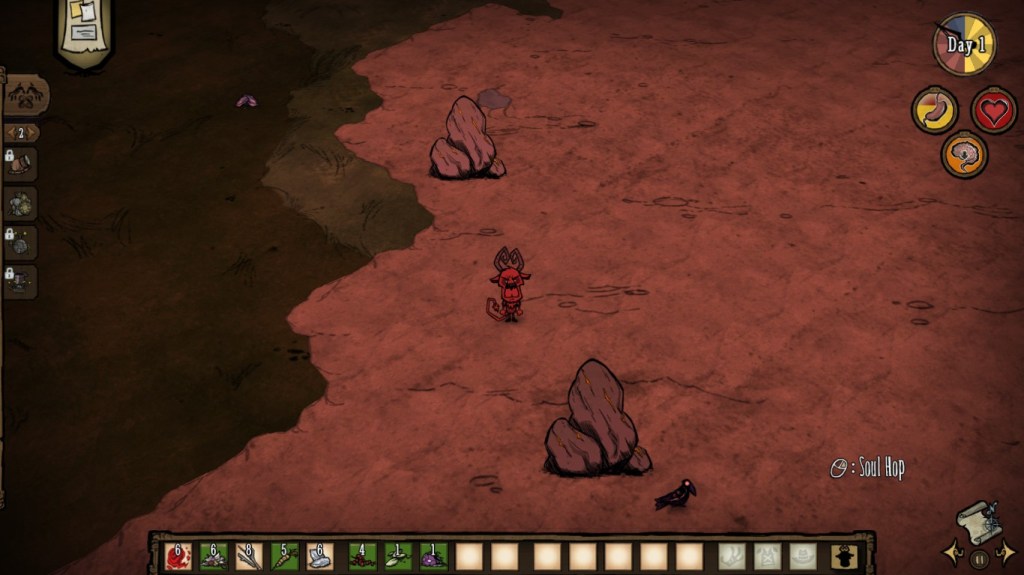Go to next crafting page arrow
This screenshot has width=1024, height=575.
tap(35, 133)
